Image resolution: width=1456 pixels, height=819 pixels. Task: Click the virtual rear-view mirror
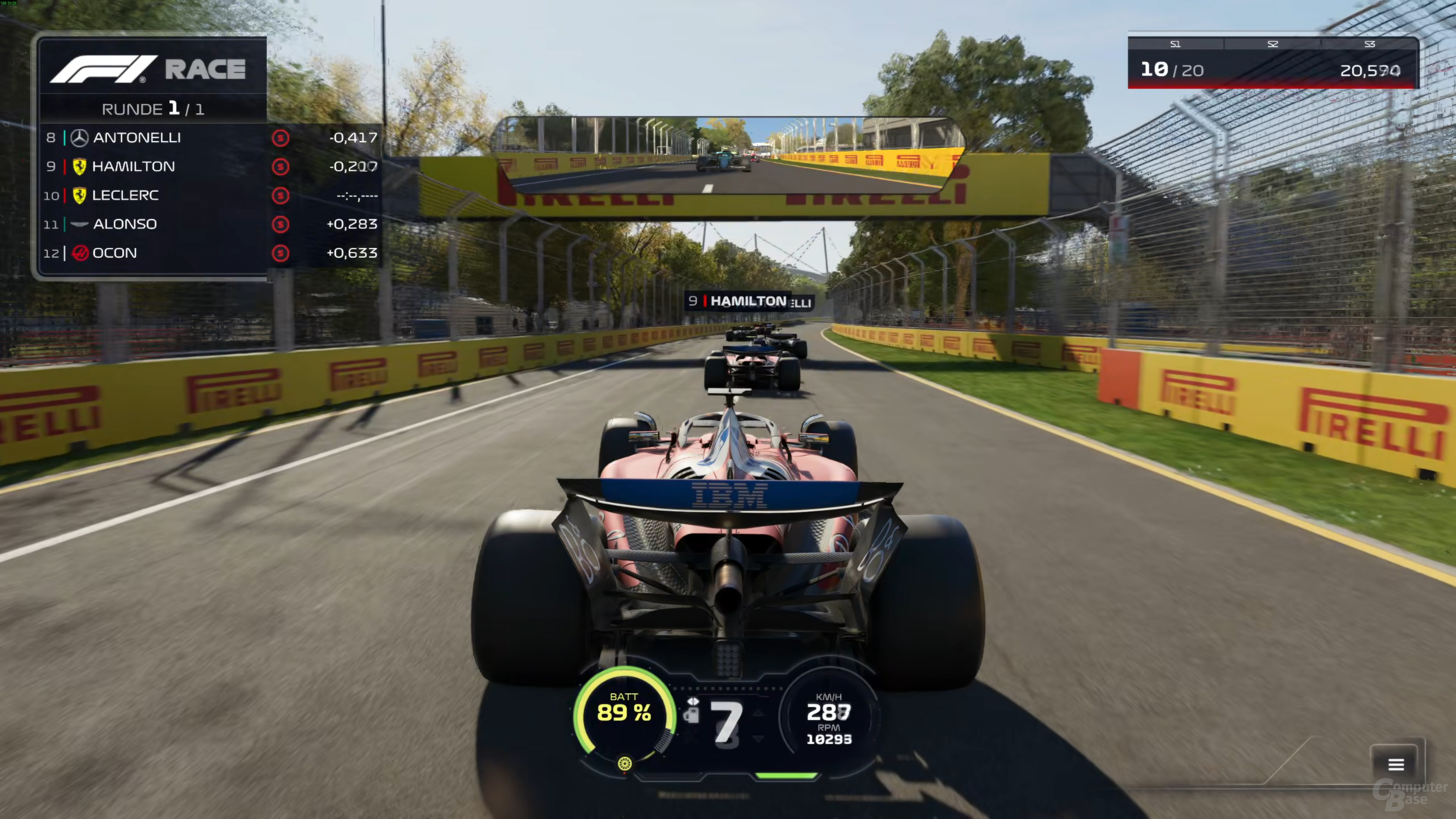pos(728,155)
